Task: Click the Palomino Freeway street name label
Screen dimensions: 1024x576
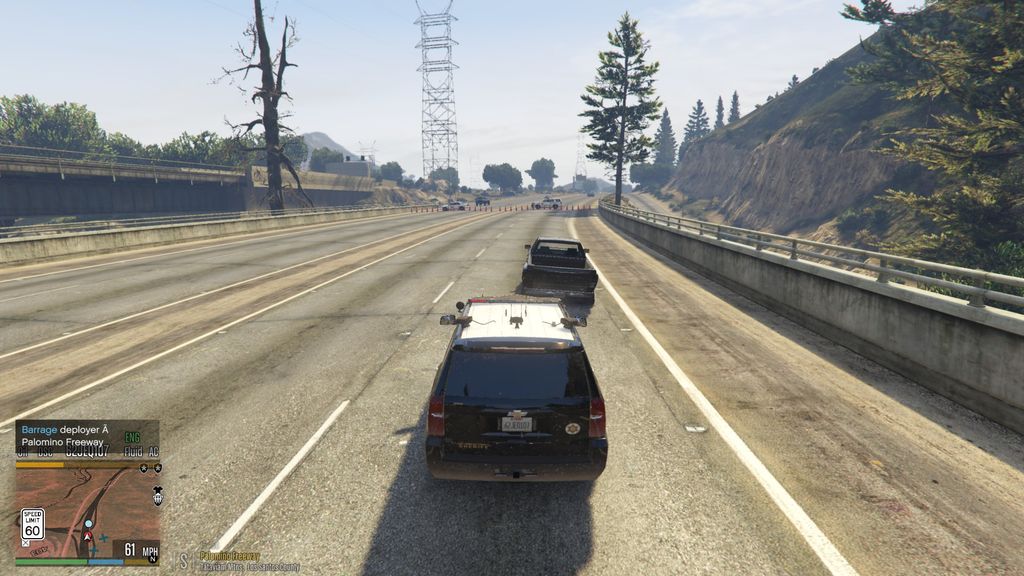Action: (229, 556)
